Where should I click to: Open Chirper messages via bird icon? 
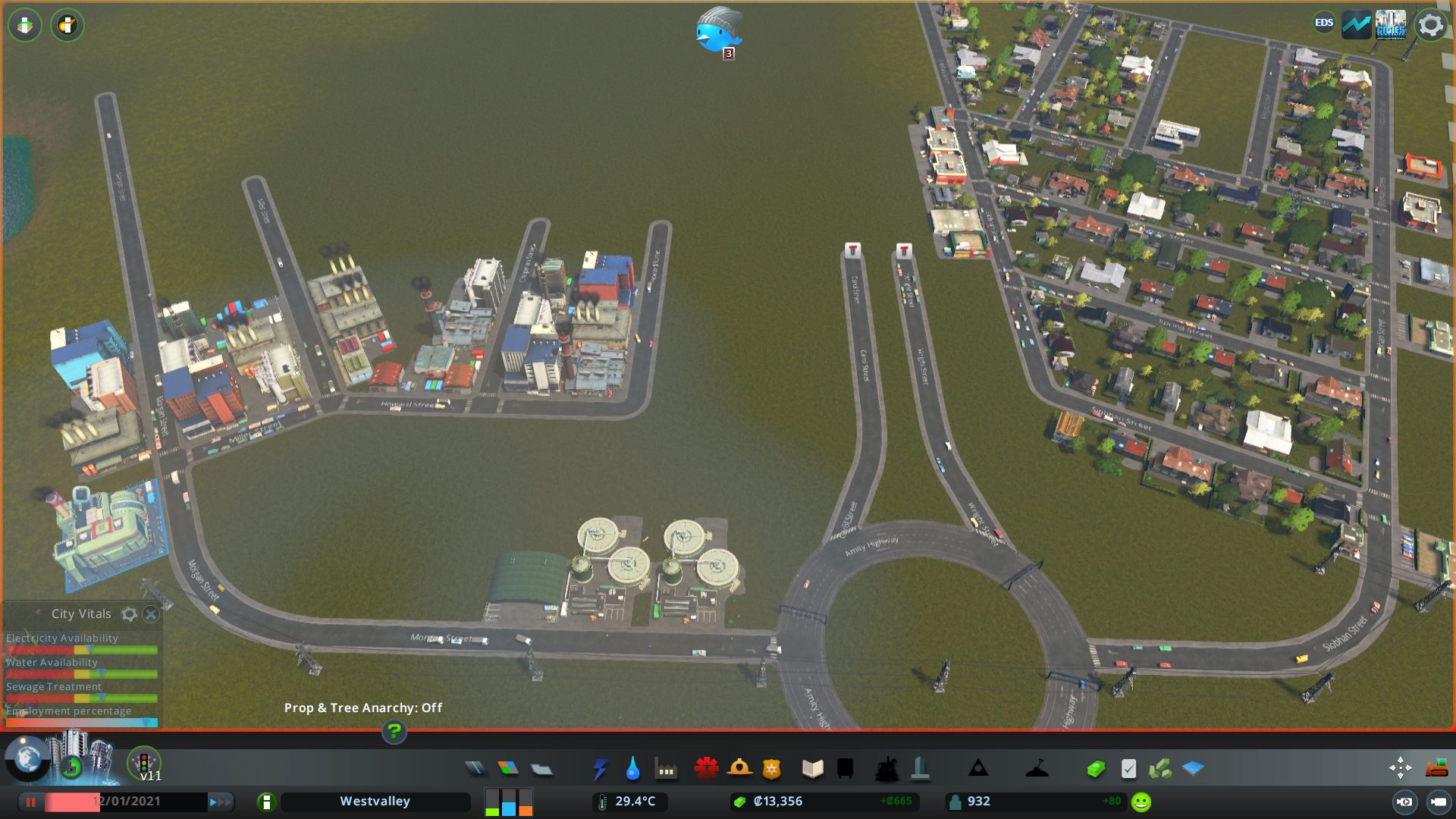click(x=717, y=34)
